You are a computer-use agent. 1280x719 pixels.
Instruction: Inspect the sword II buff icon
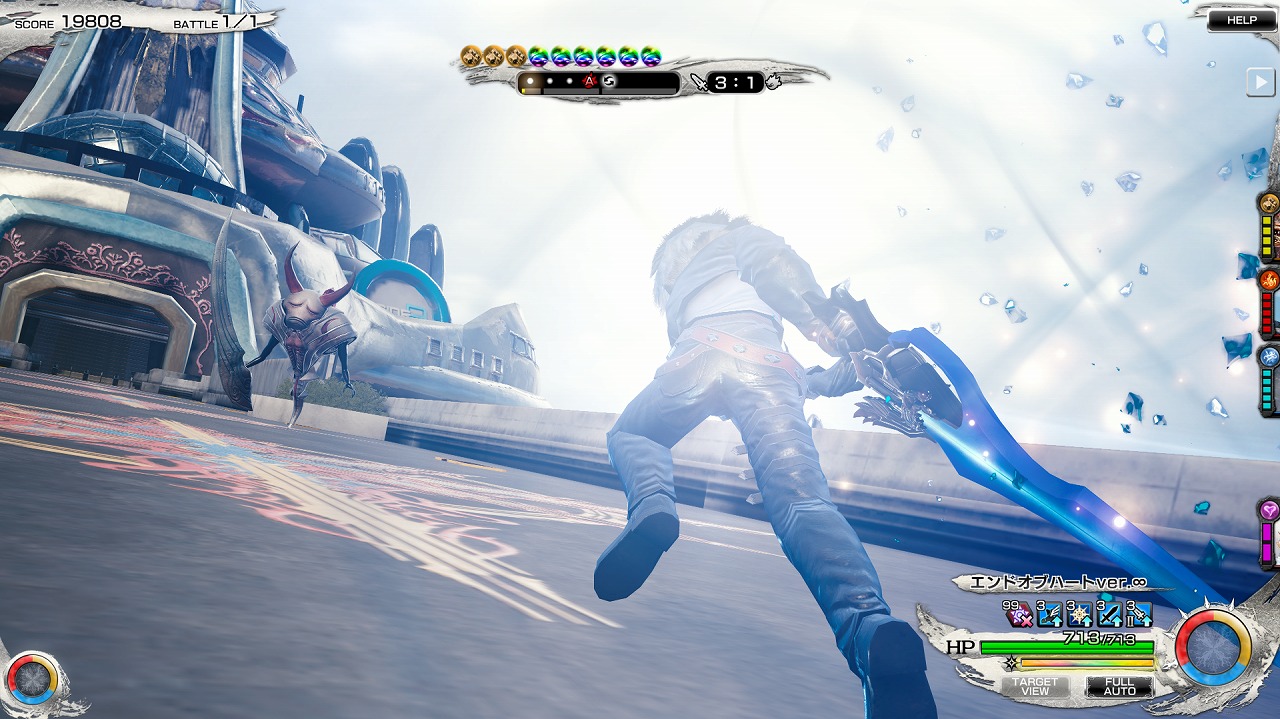click(1139, 614)
